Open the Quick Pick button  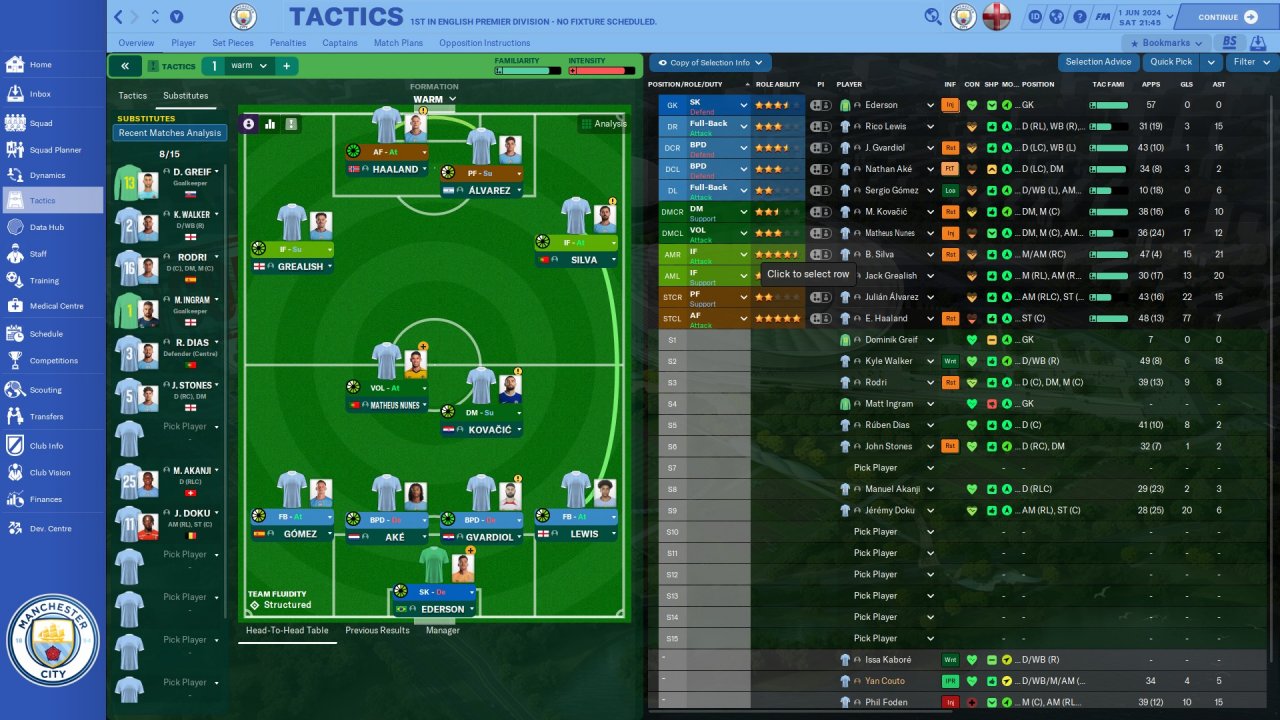pos(1170,62)
